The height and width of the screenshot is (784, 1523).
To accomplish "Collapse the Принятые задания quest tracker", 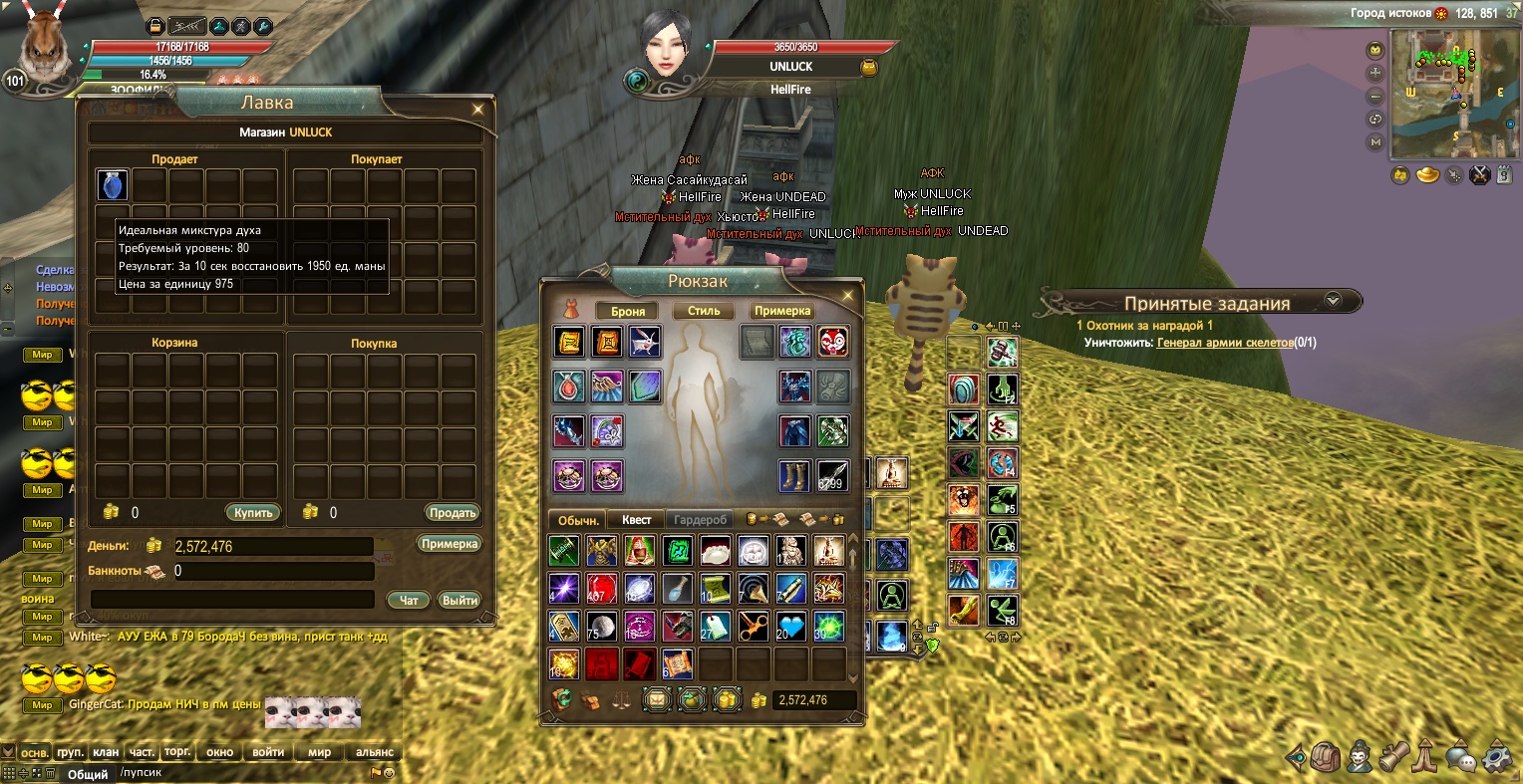I will tap(1333, 301).
